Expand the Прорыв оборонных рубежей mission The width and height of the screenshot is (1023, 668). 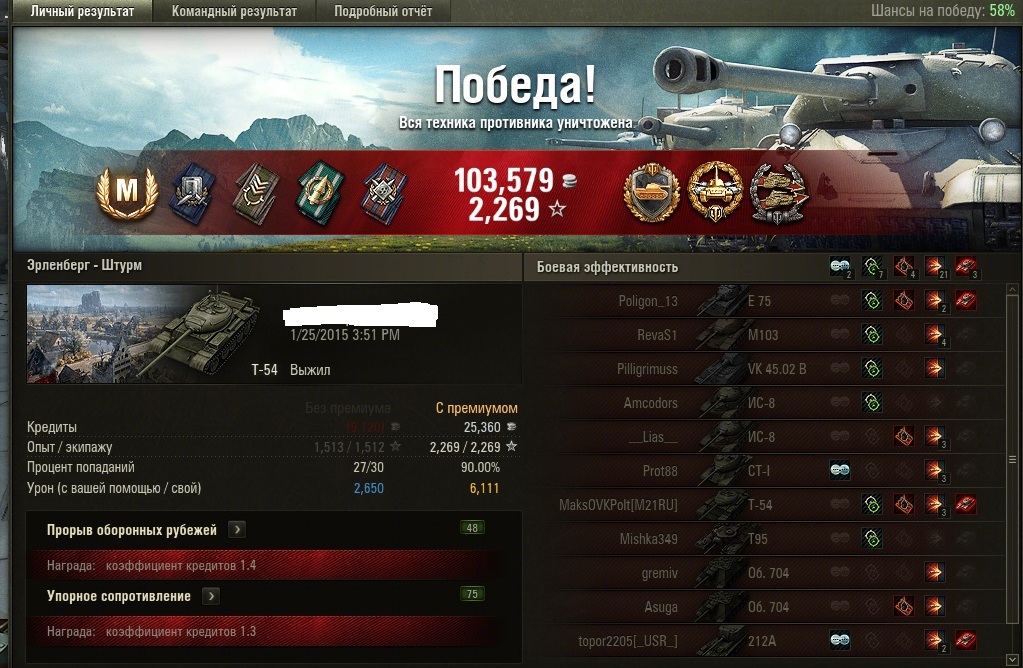tap(237, 530)
